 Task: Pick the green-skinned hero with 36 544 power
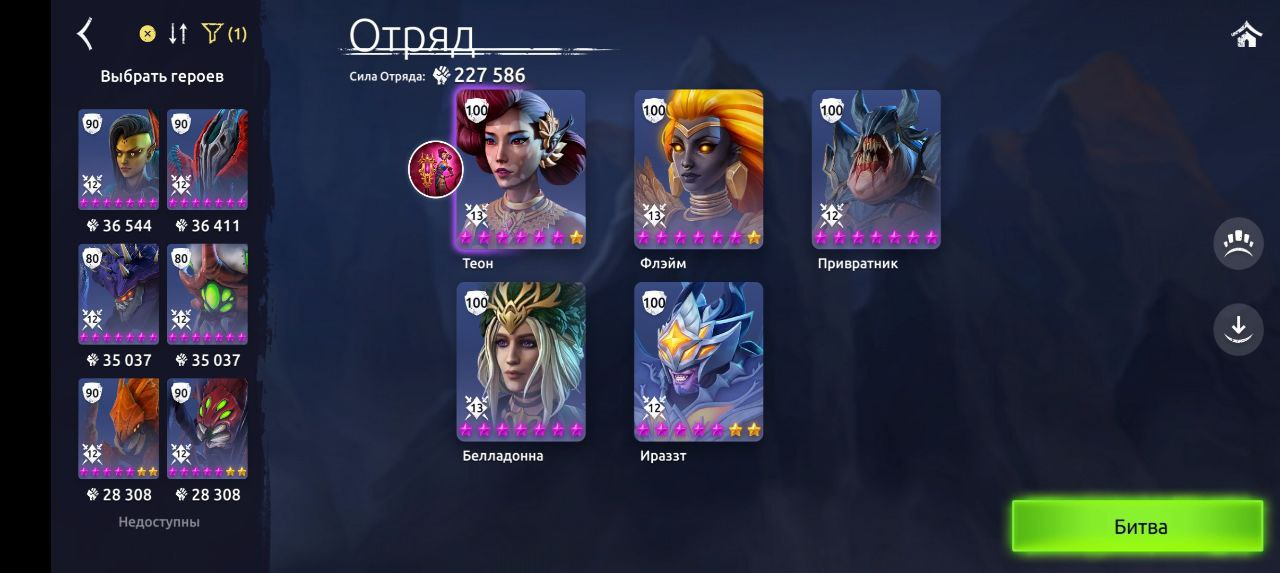pos(119,160)
